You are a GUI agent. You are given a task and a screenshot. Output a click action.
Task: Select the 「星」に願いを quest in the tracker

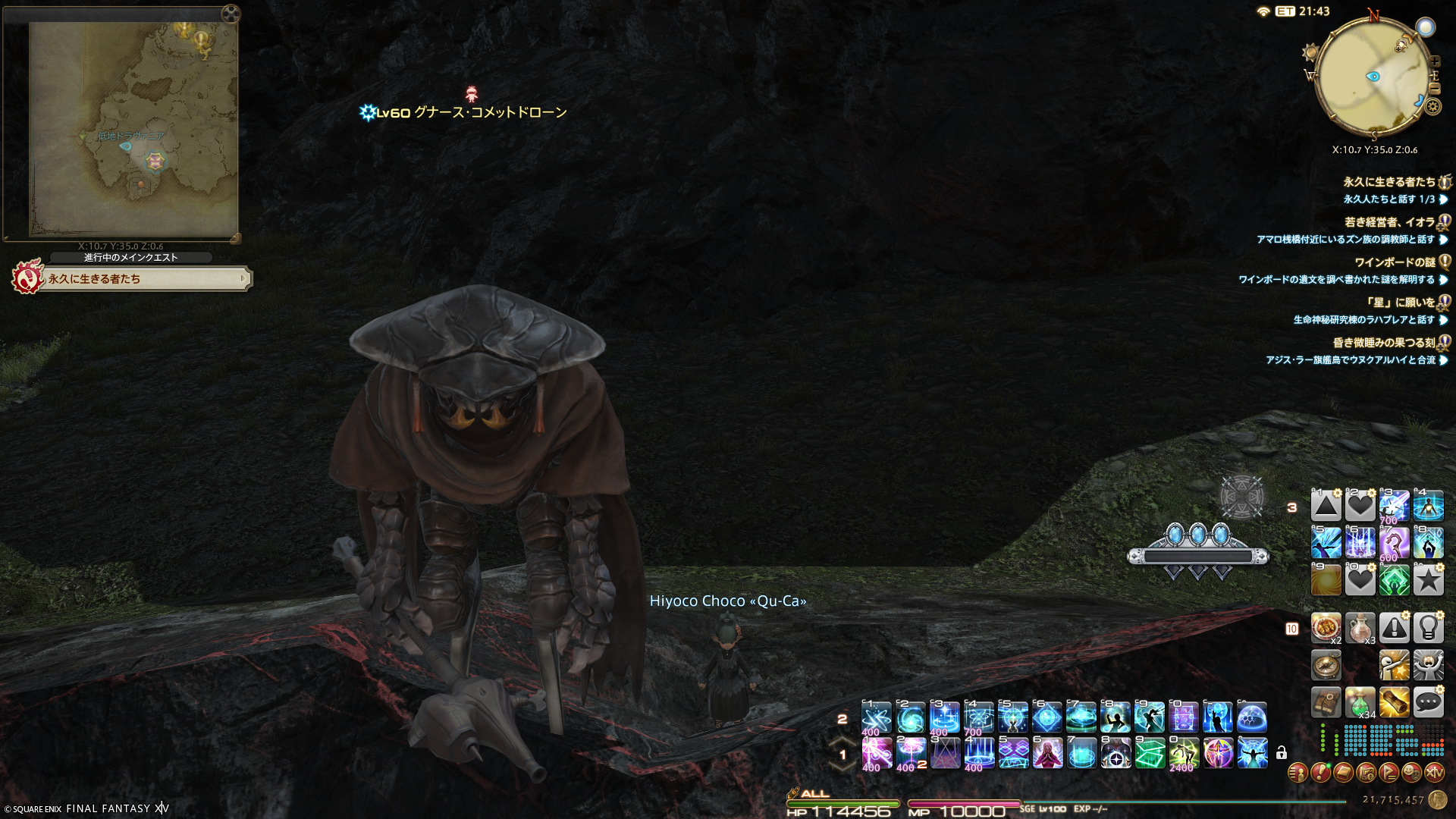1399,303
